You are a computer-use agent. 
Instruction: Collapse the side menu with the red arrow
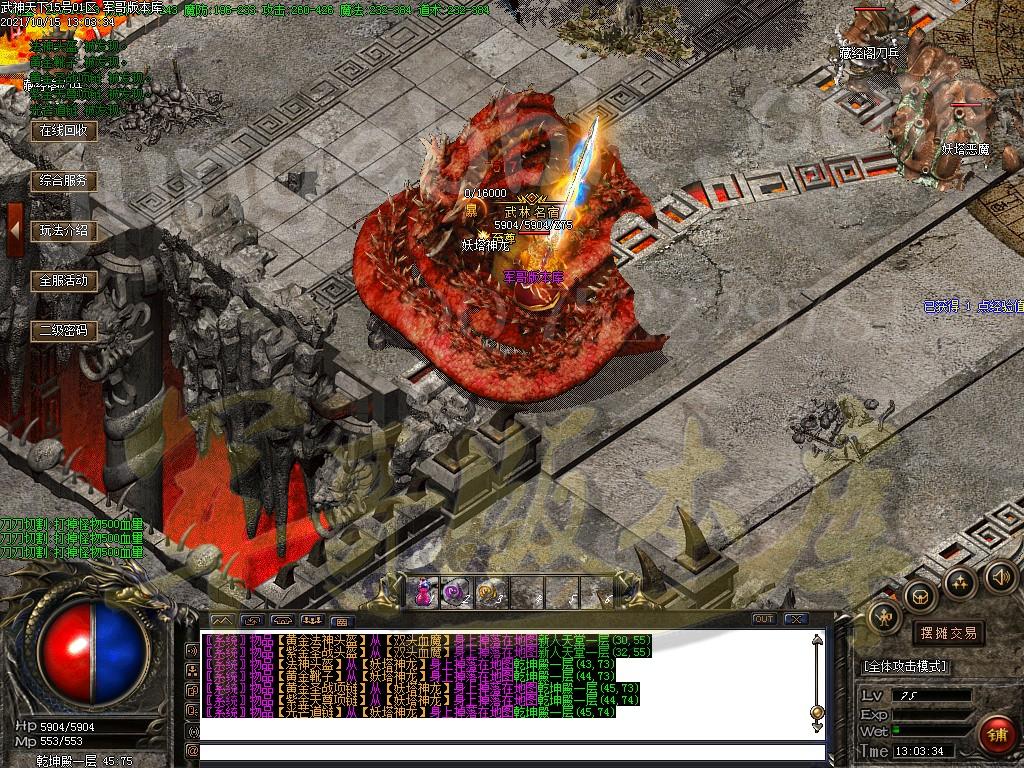(x=15, y=230)
